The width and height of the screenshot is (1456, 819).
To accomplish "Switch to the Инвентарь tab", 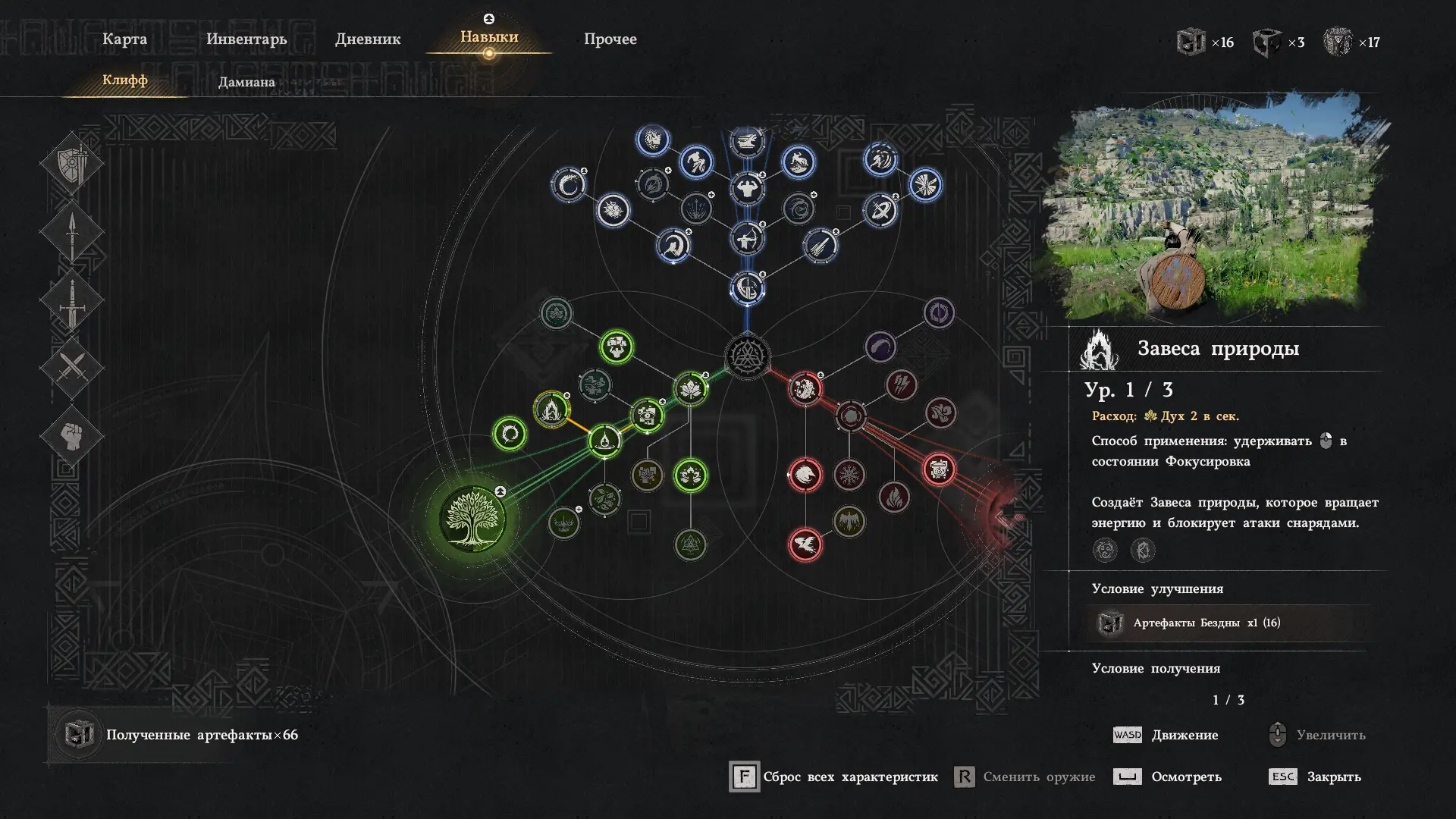I will coord(246,39).
